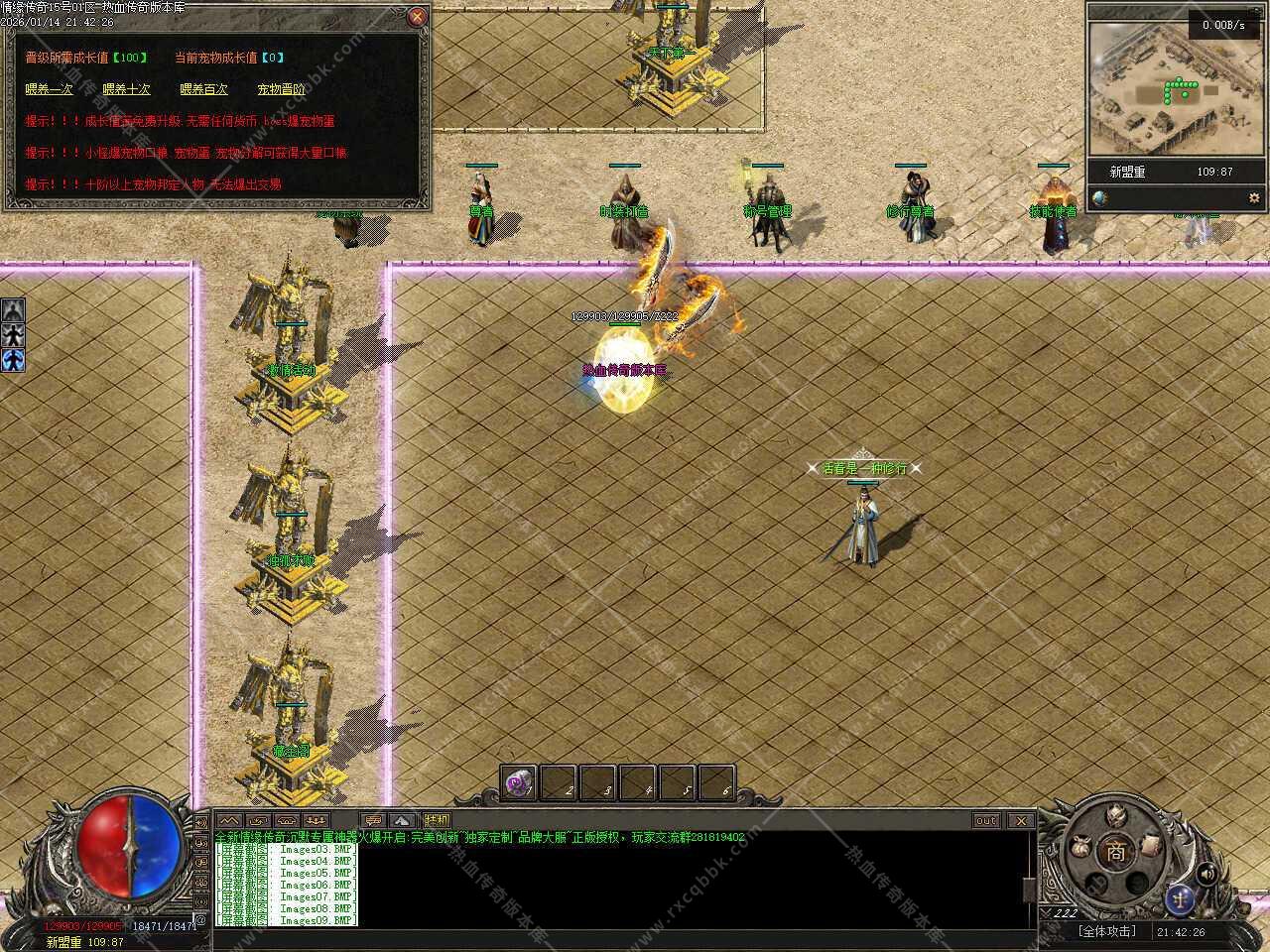Open the scroll icon on the round menu

click(x=1151, y=845)
